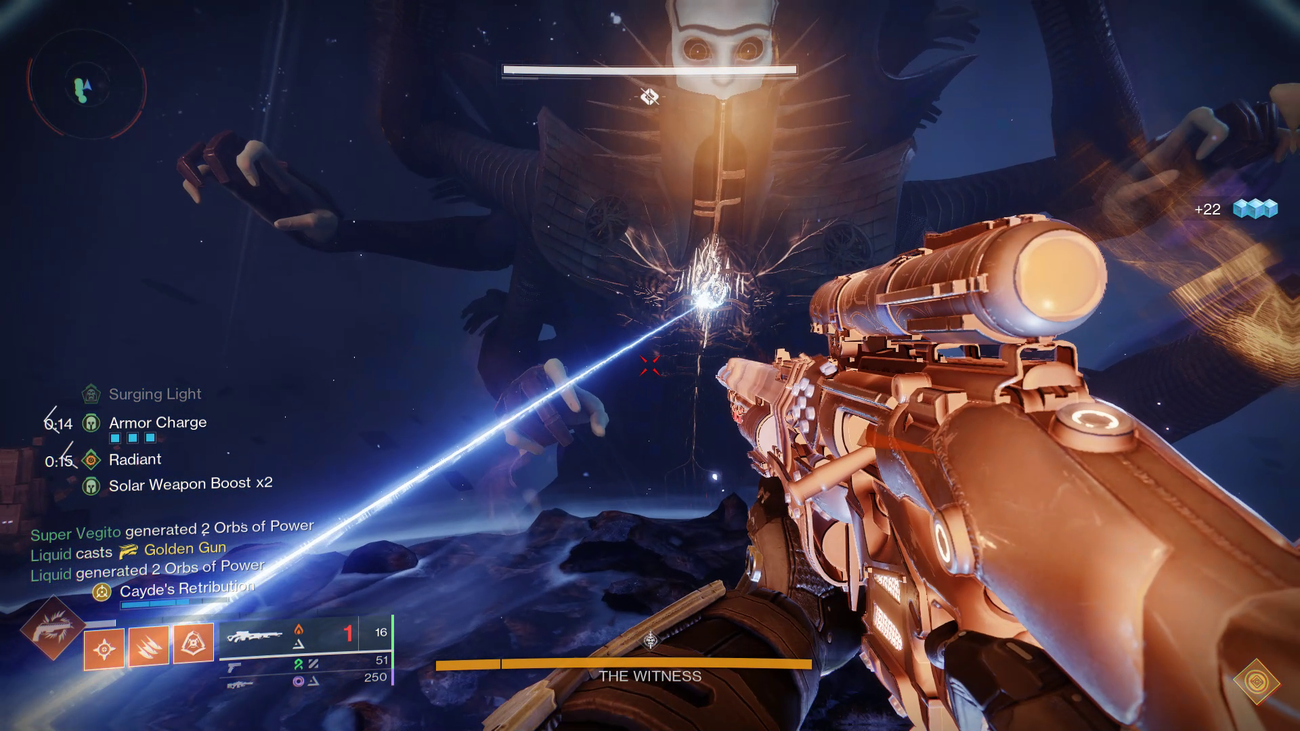Click the Glimmer currency icon near +22

tap(1253, 209)
